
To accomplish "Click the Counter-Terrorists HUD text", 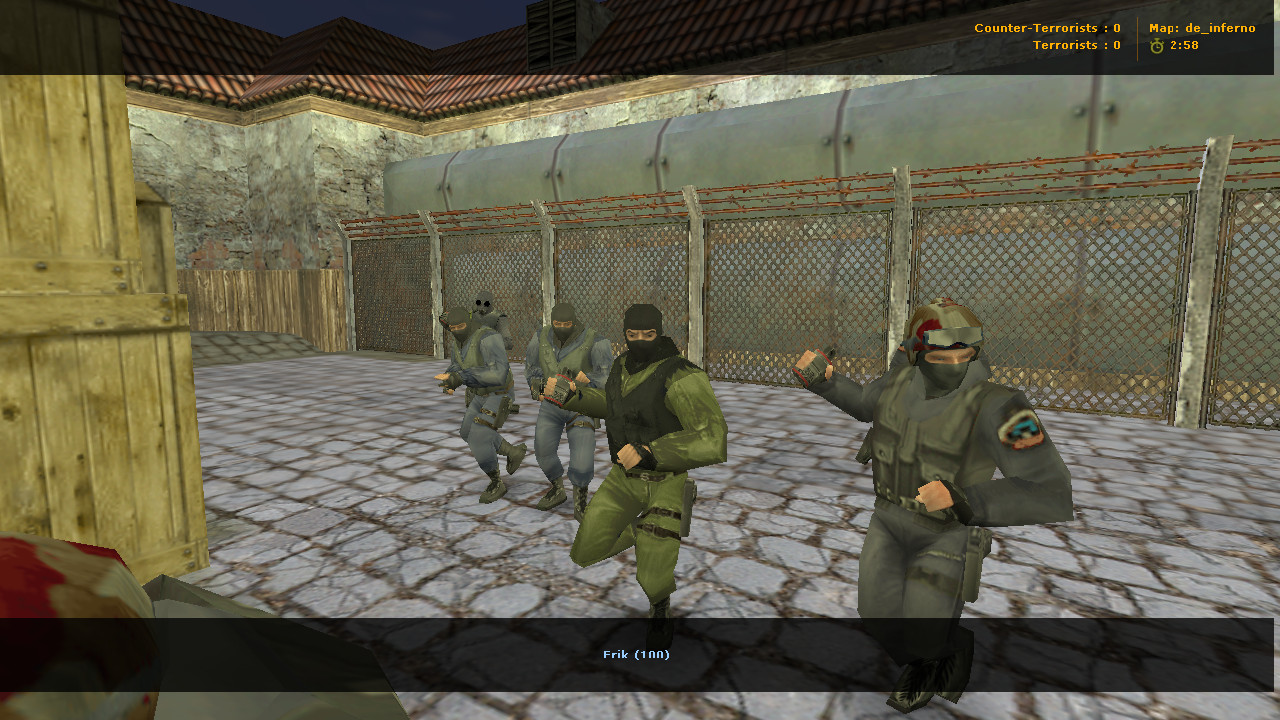I will [x=1040, y=28].
